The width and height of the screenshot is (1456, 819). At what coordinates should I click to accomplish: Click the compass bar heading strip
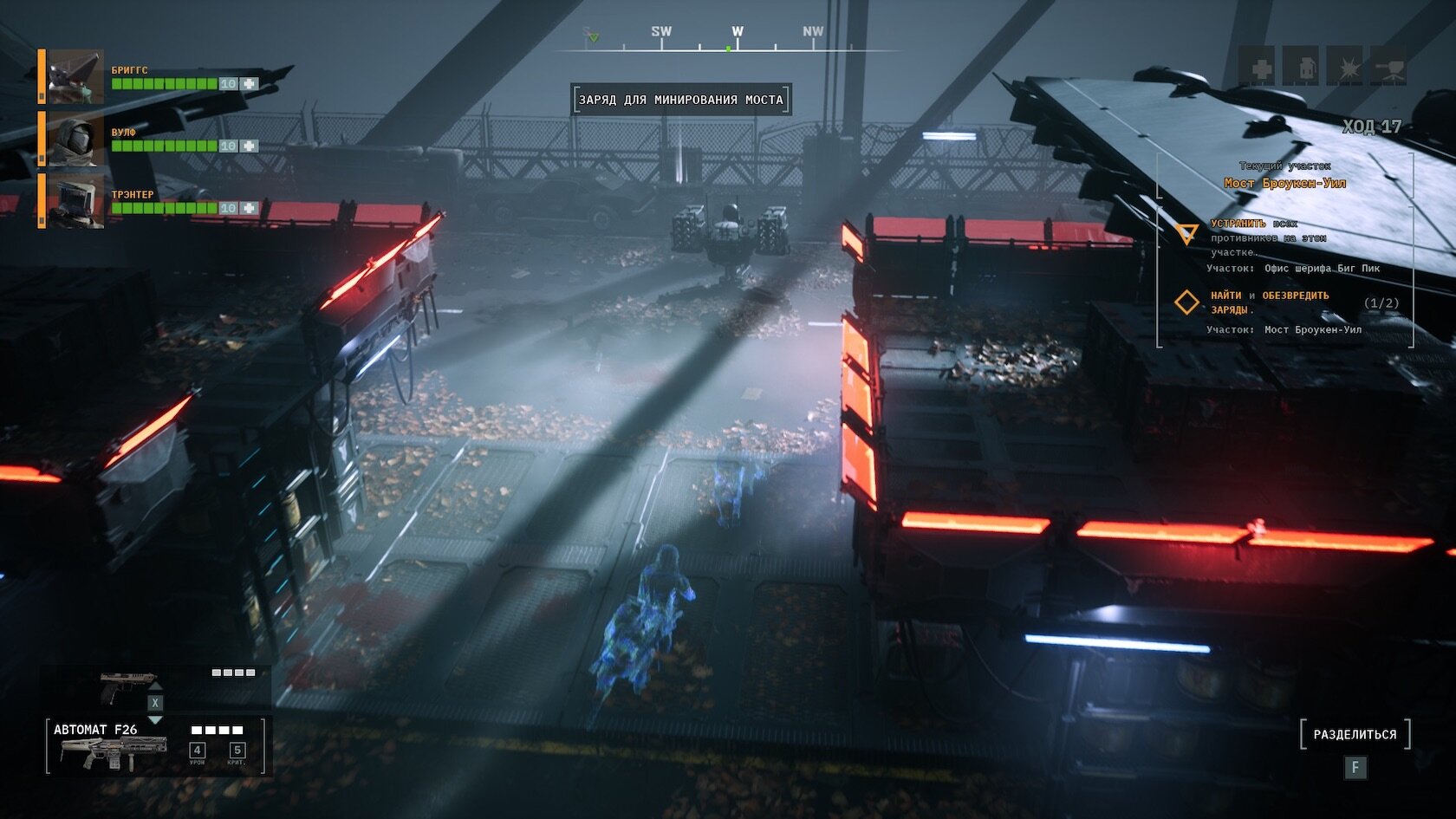(726, 41)
